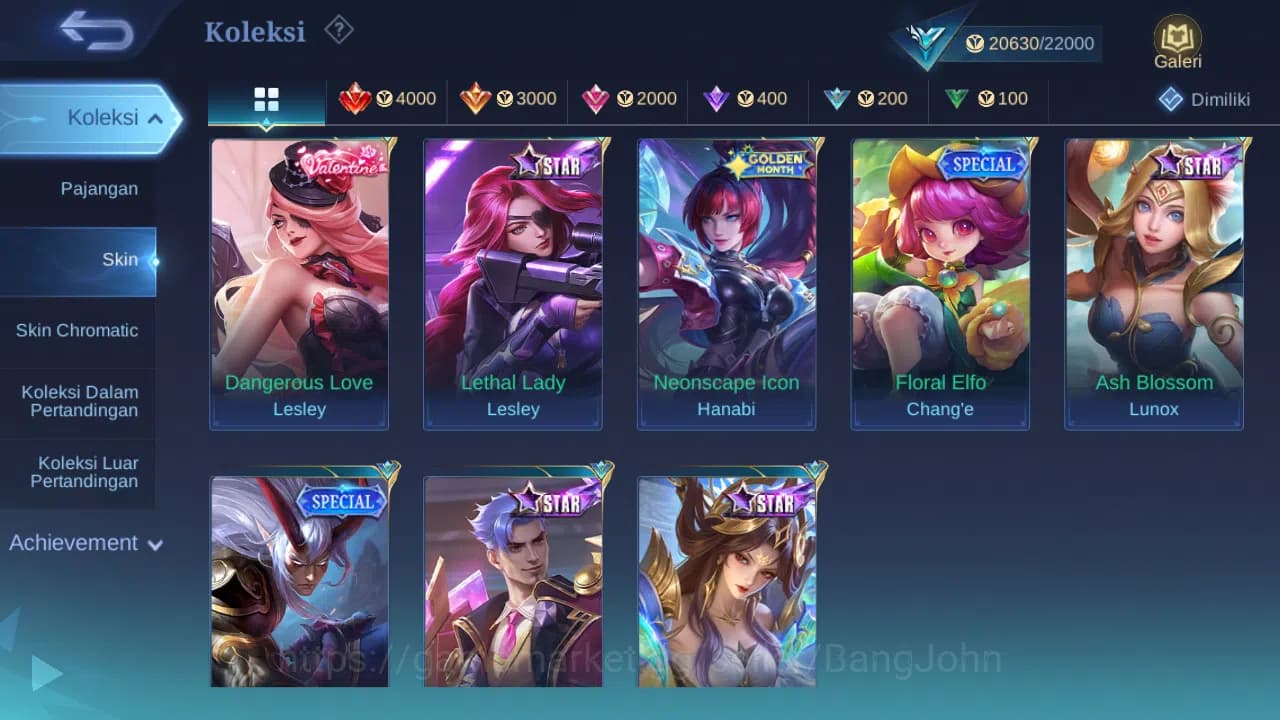Expand the Achievement section

point(83,543)
